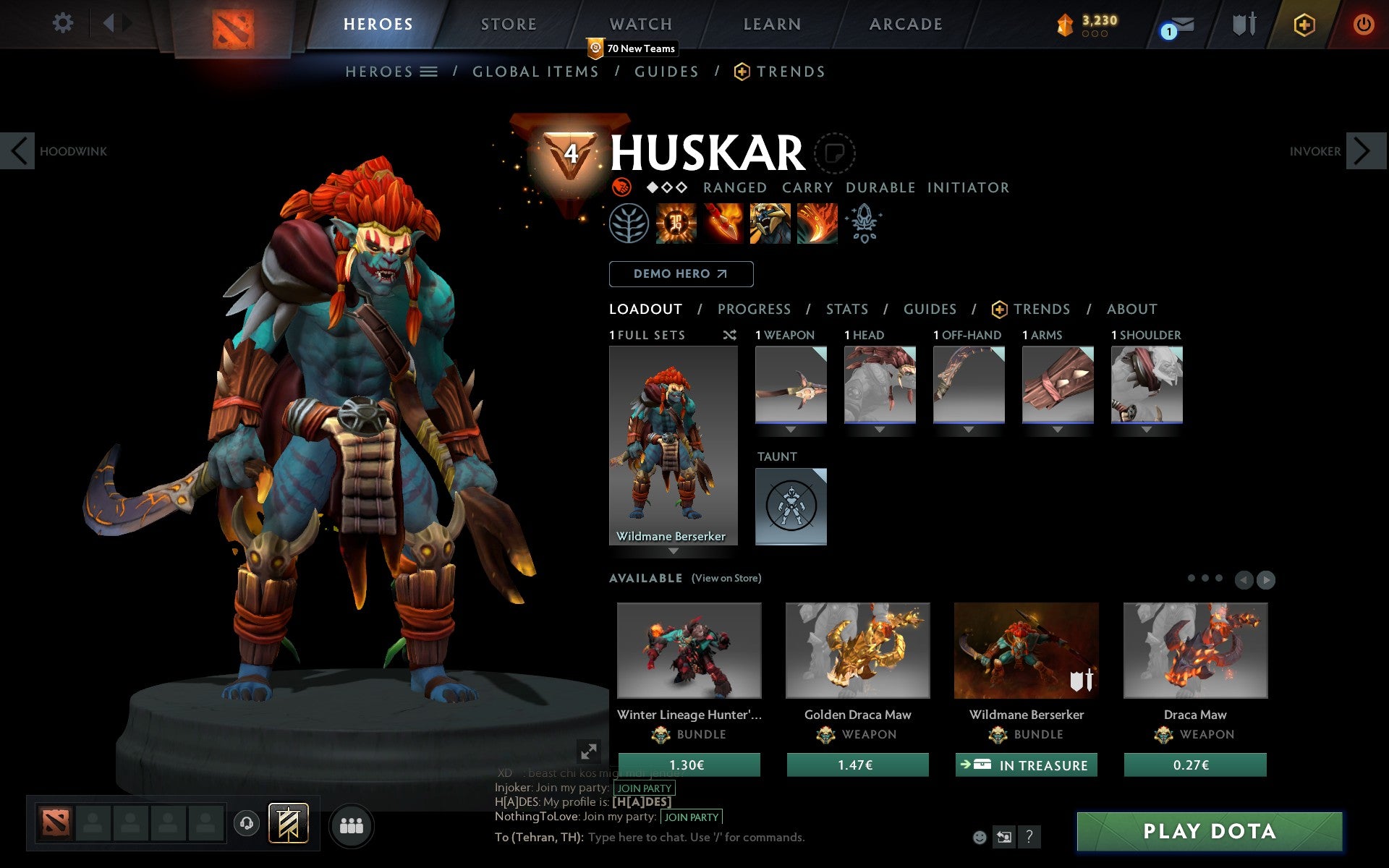
Task: Open the Heroes hamburger menu
Action: pyautogui.click(x=430, y=72)
